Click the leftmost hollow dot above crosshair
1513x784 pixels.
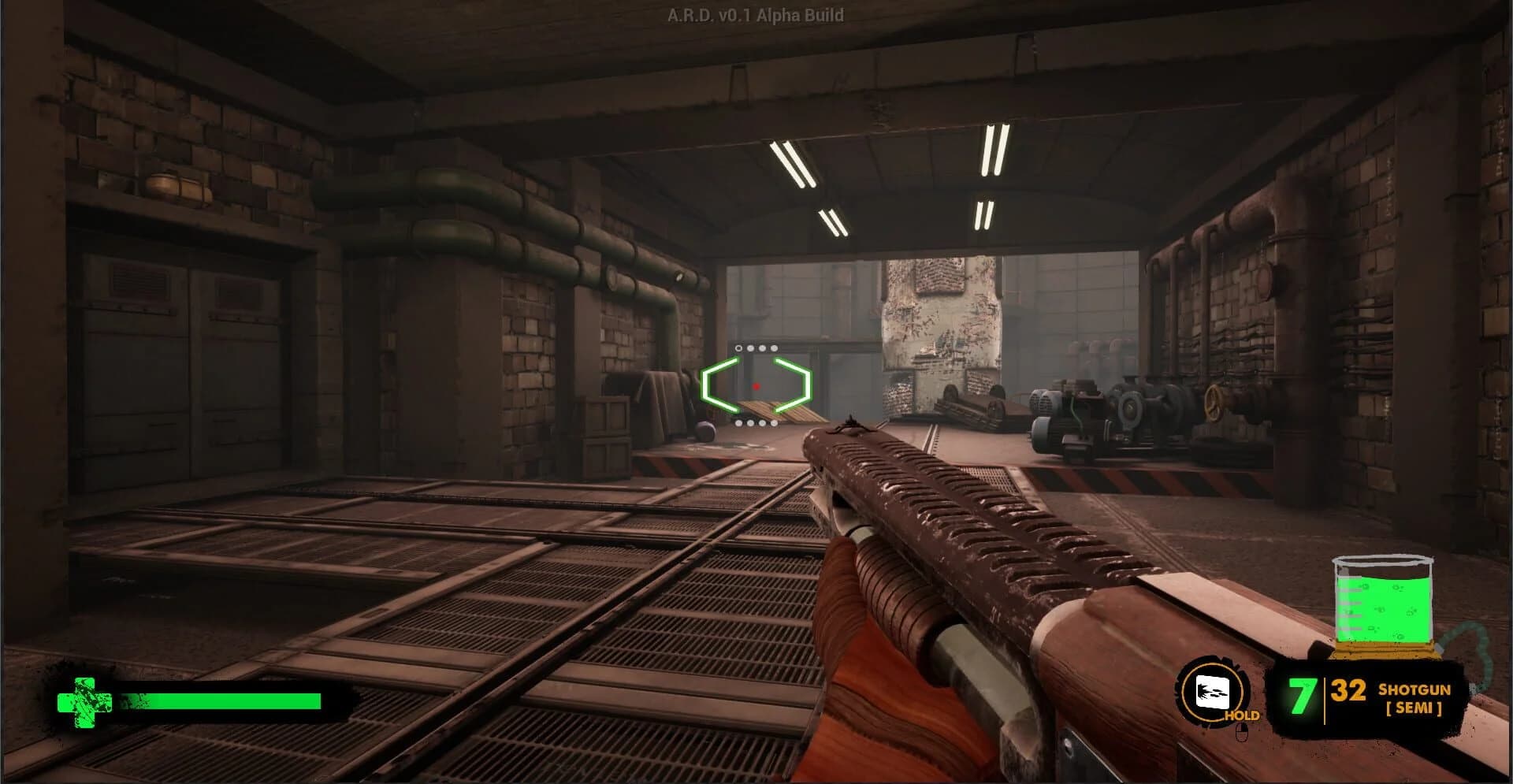point(738,348)
